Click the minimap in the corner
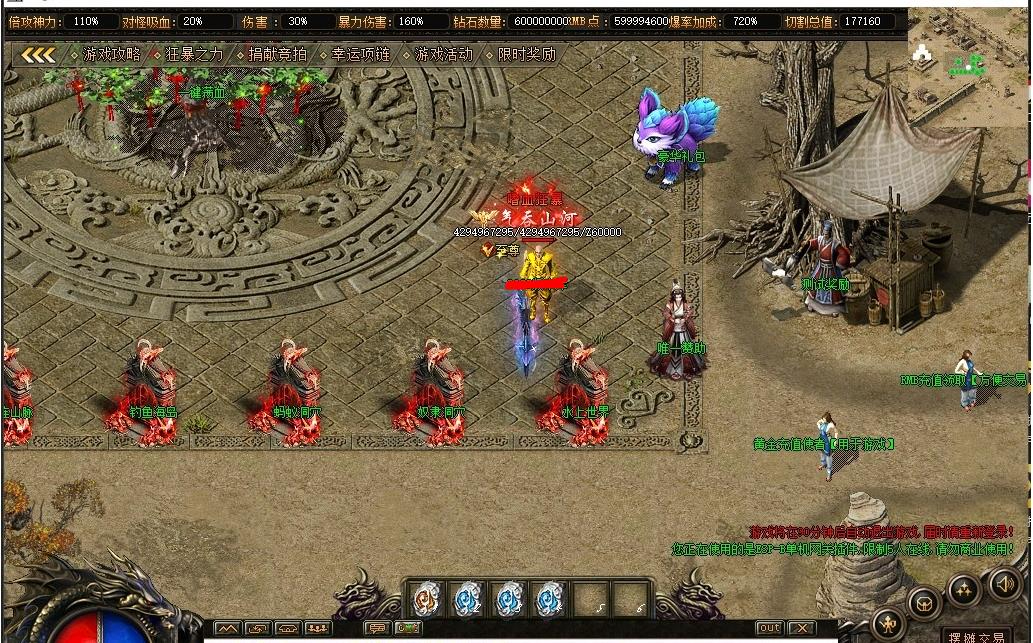 [x=967, y=62]
